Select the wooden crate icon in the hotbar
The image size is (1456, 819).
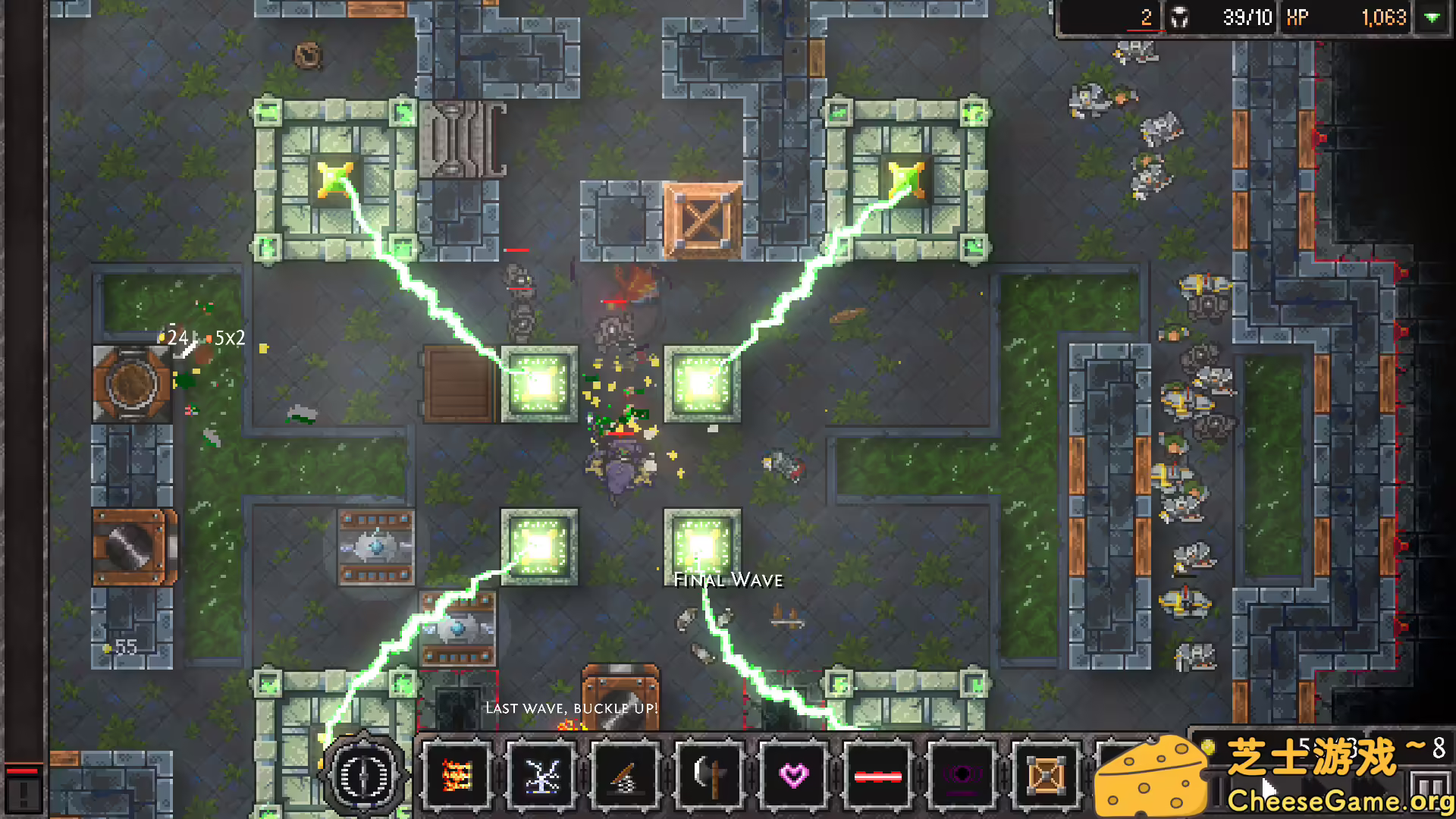point(1046,773)
